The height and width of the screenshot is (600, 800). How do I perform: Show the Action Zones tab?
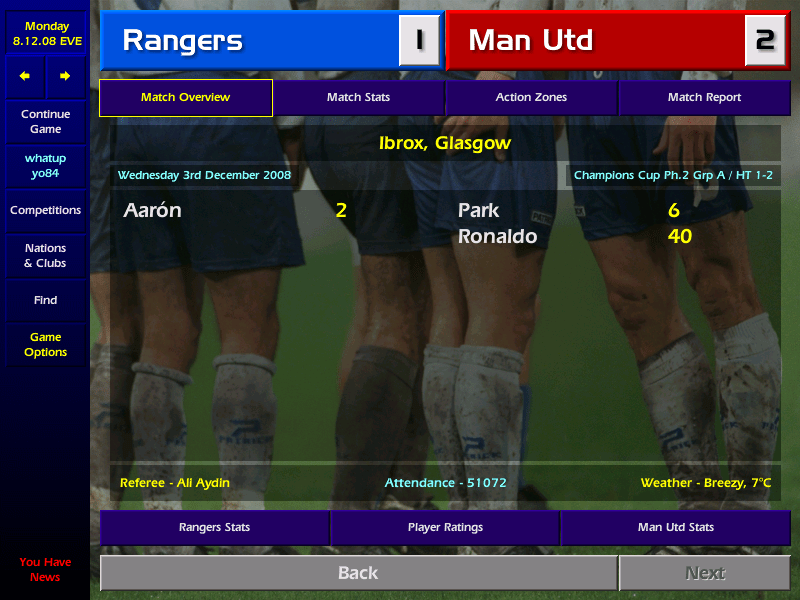531,98
